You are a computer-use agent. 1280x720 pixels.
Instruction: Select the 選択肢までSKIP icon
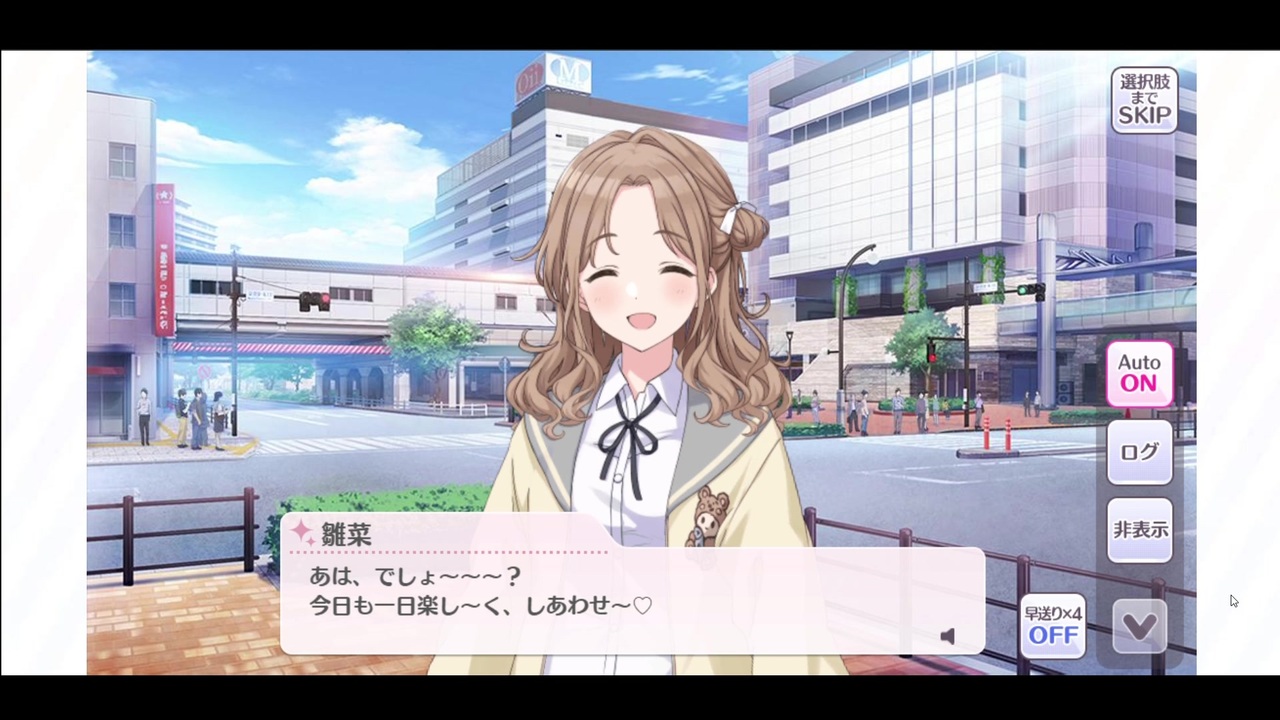pos(1144,100)
